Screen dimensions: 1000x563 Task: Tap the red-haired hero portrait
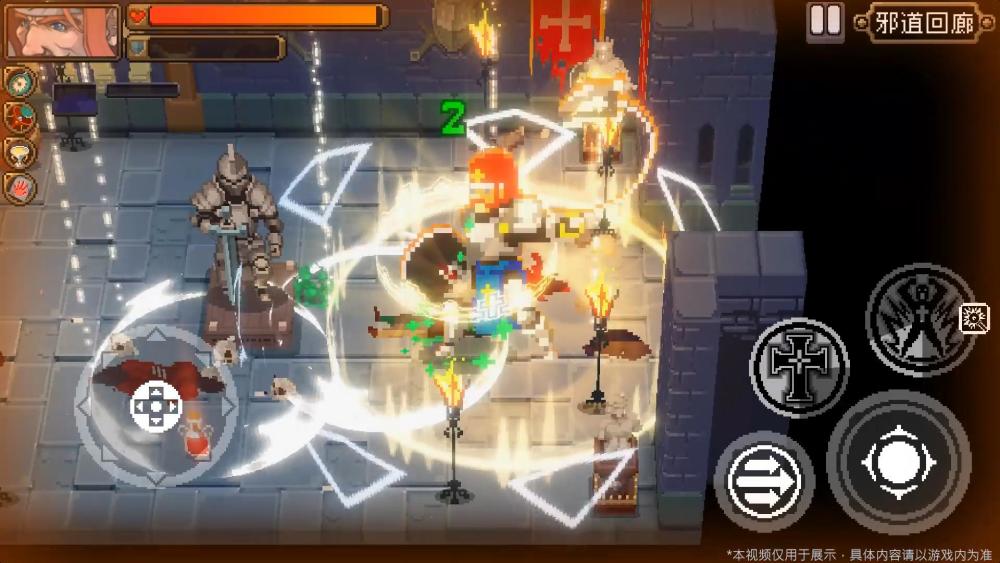(x=62, y=32)
